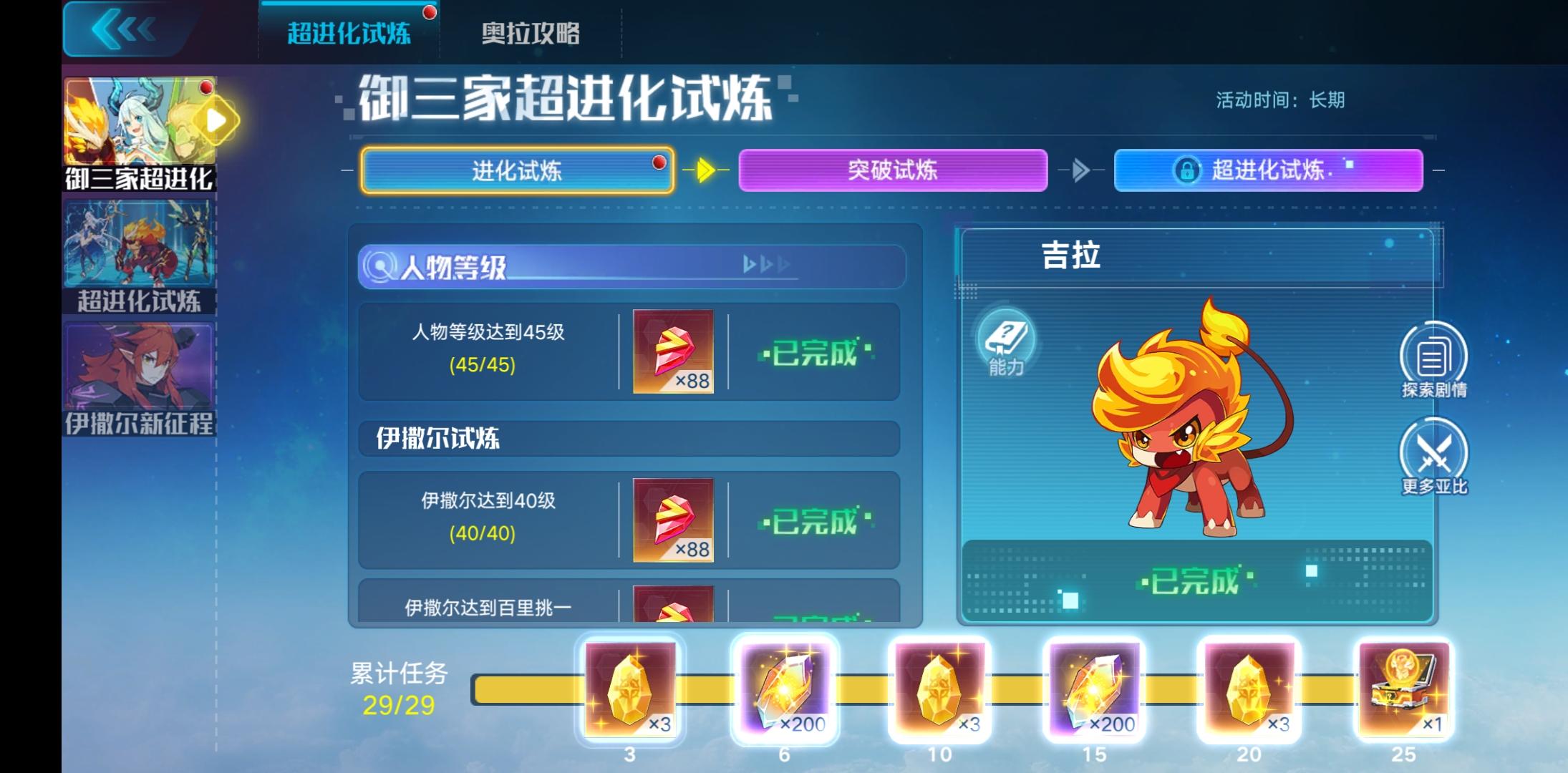Click the yellow play arrow on 御三家超进化 thumbnail
This screenshot has width=1568, height=773.
click(213, 120)
